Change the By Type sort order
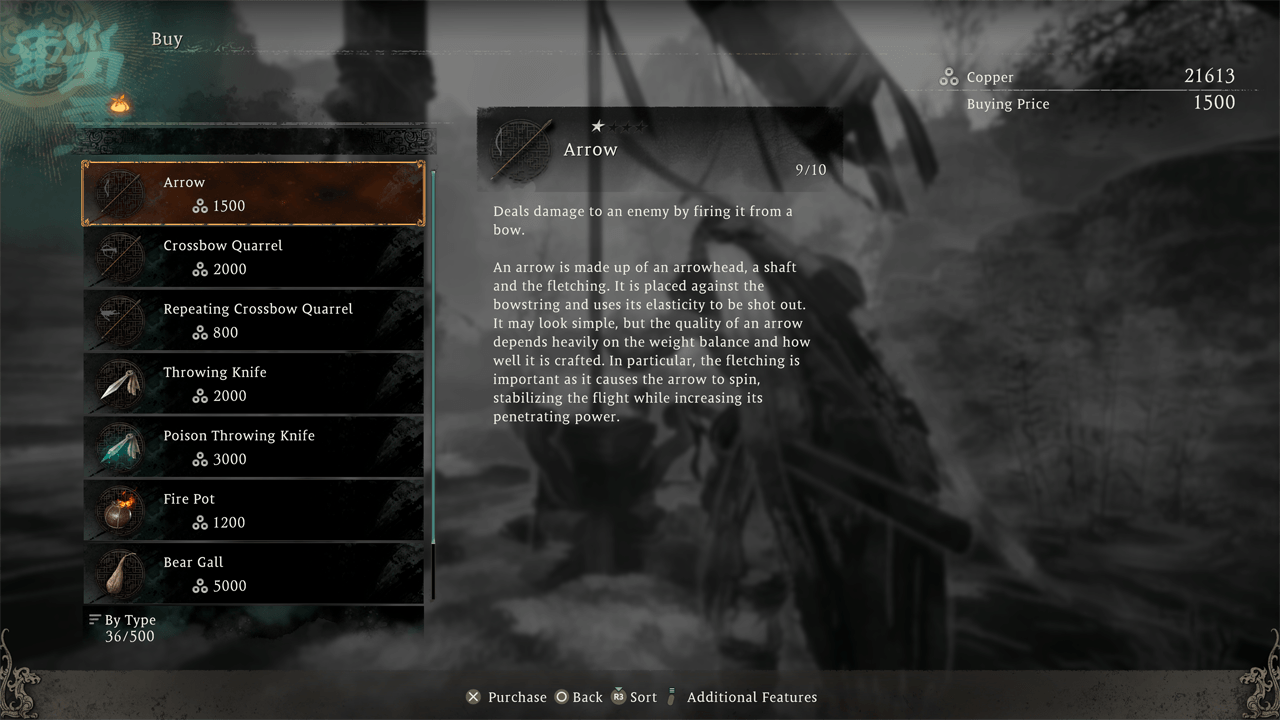Screen dimensions: 1280x720 tap(123, 620)
